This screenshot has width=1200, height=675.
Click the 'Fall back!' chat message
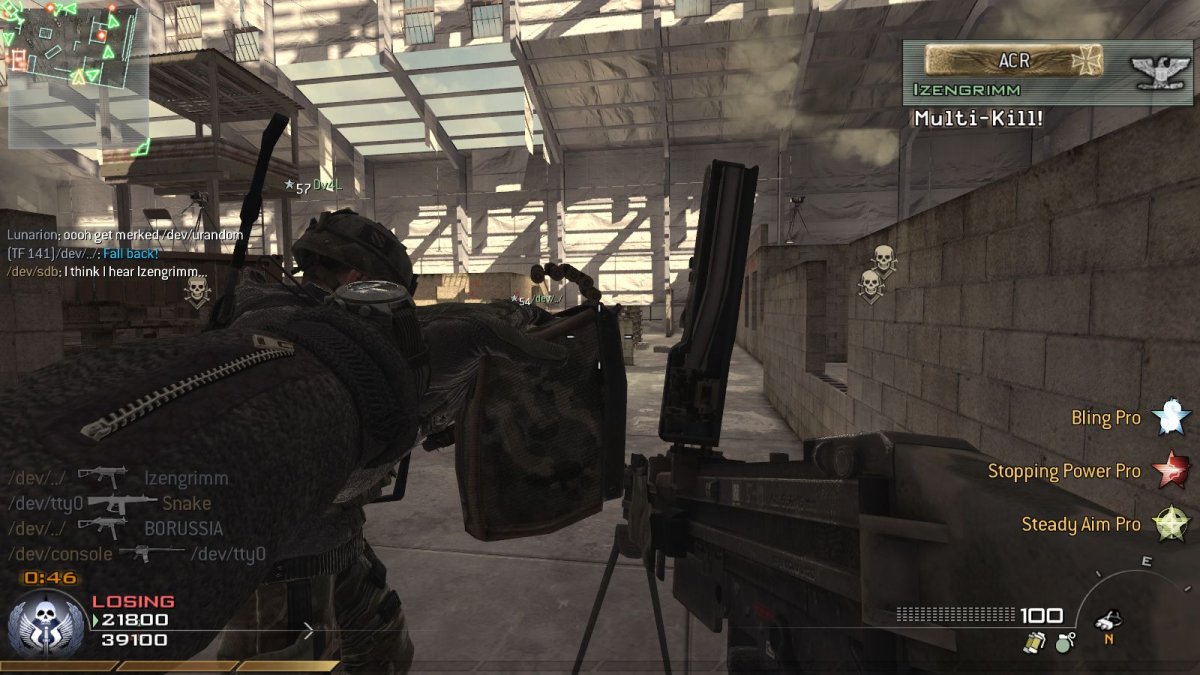(130, 253)
